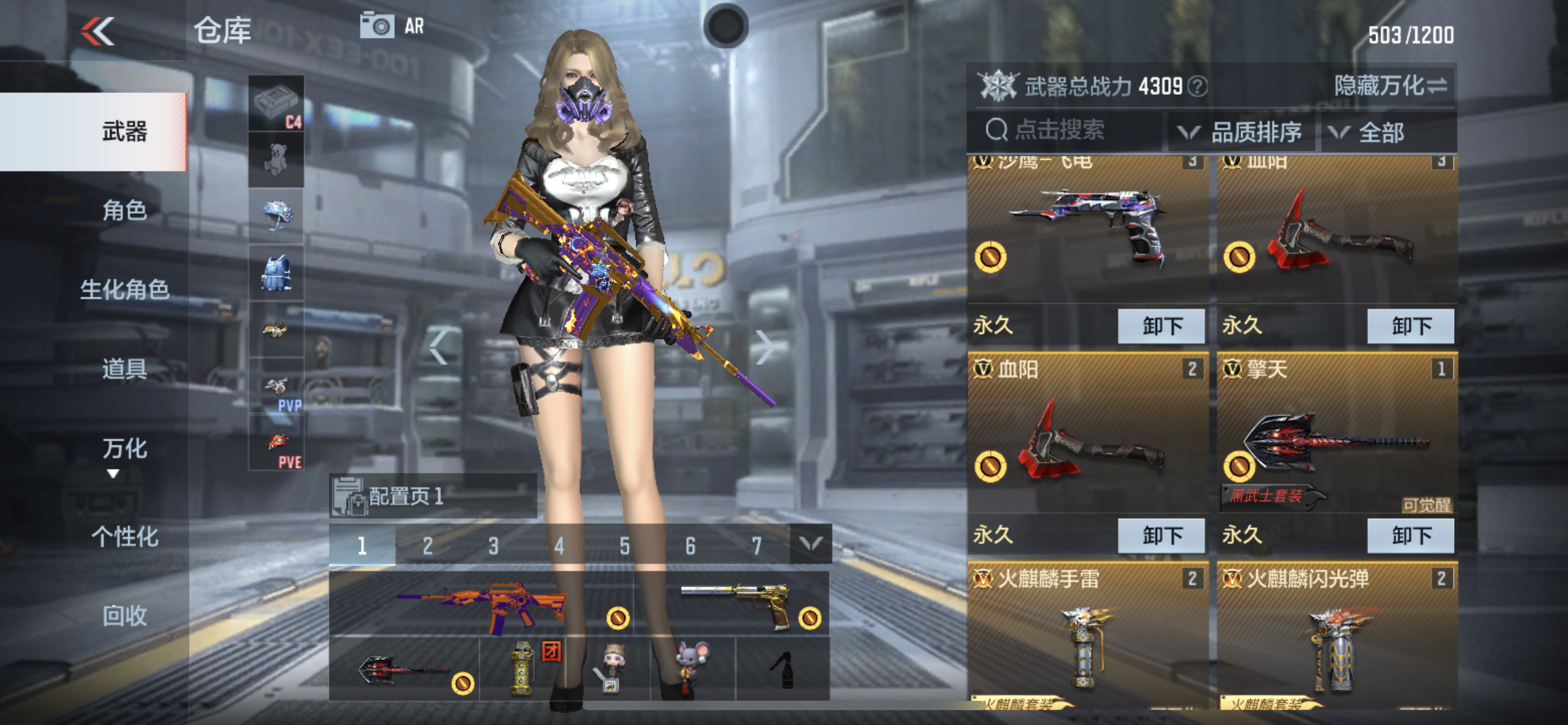Viewport: 1568px width, 725px height.
Task: Rotate character with the right arrow
Action: point(764,347)
